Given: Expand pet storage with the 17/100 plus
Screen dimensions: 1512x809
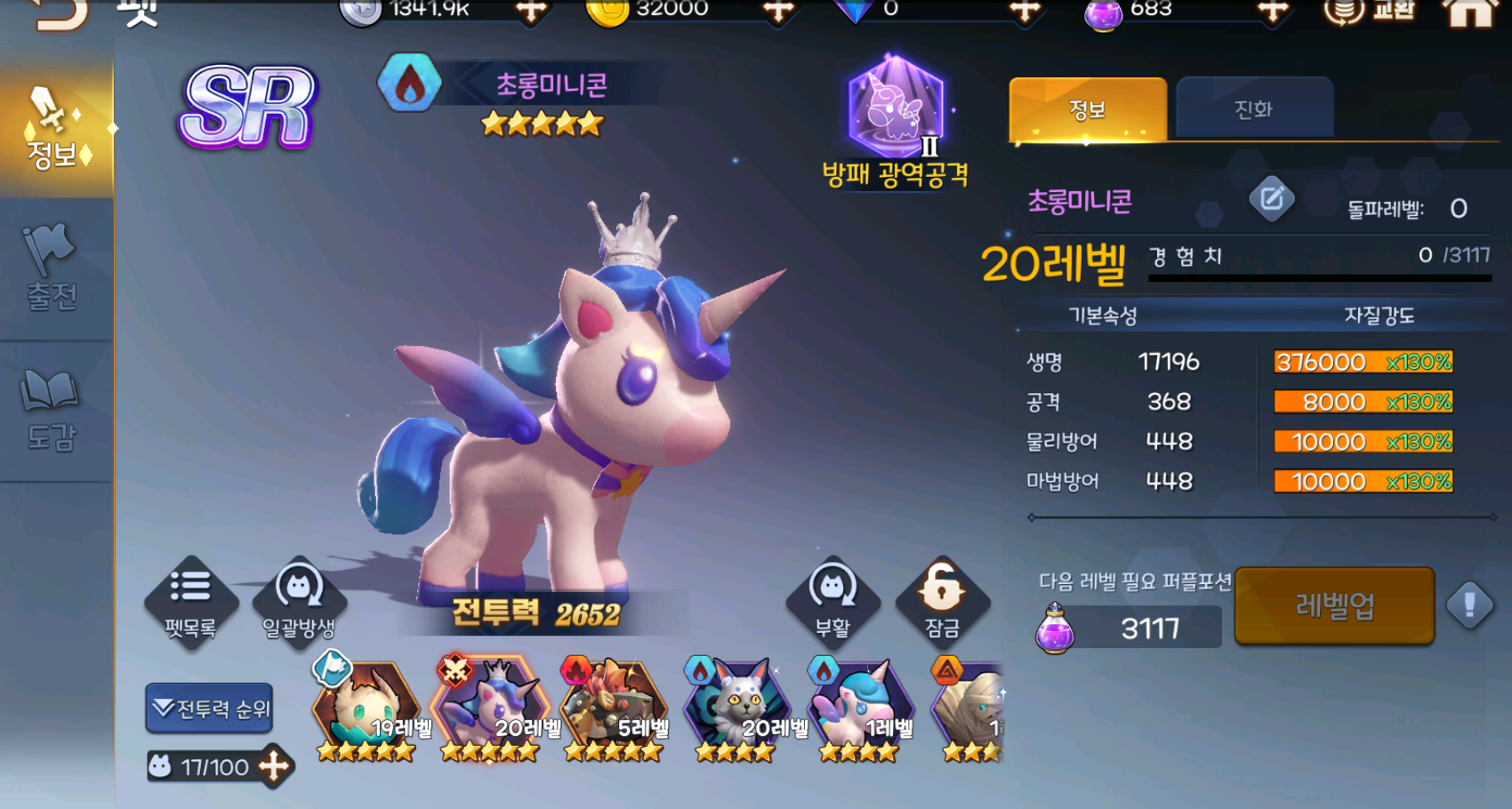Looking at the screenshot, I should pyautogui.click(x=274, y=766).
